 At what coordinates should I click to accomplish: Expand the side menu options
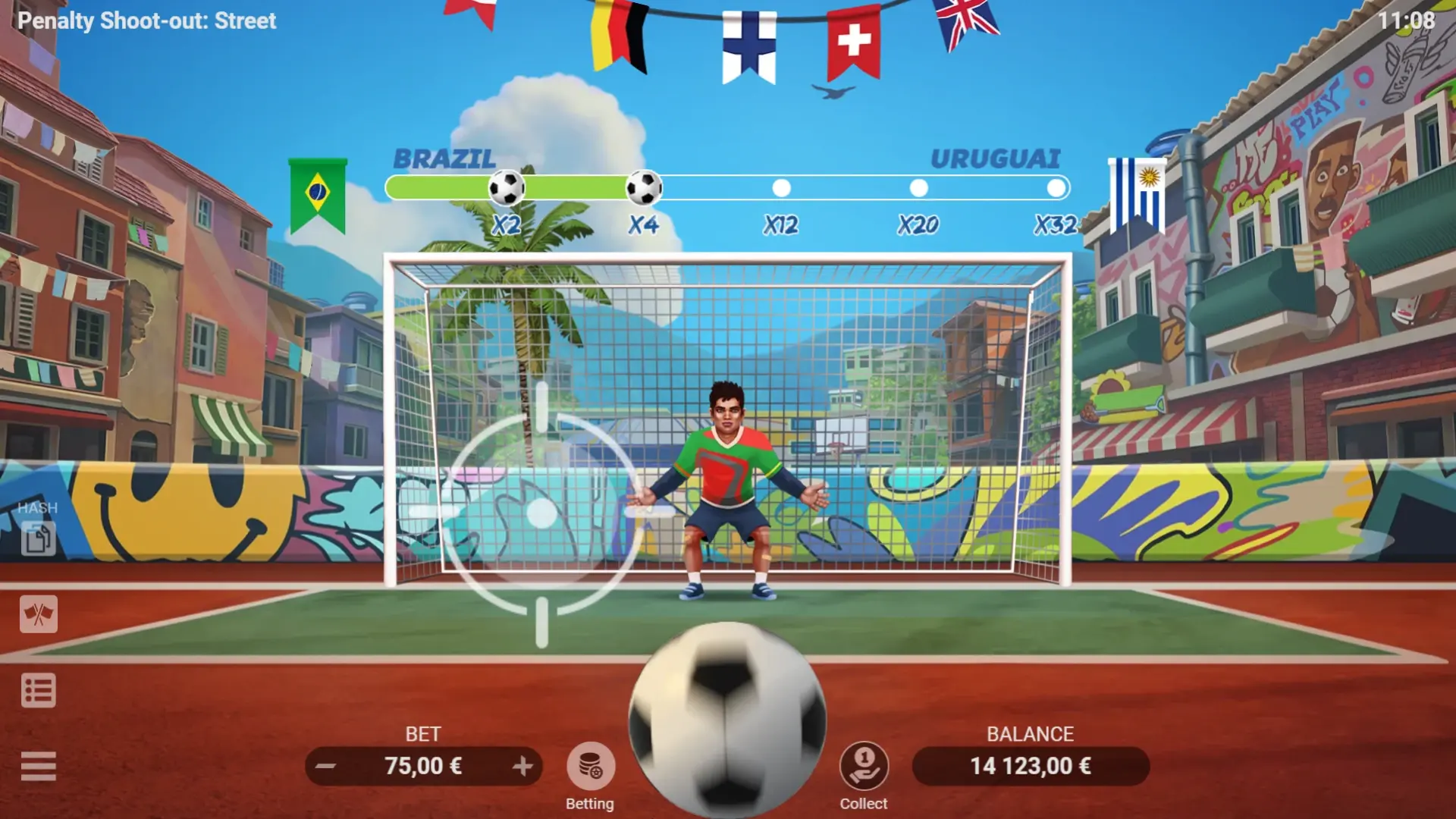click(39, 765)
